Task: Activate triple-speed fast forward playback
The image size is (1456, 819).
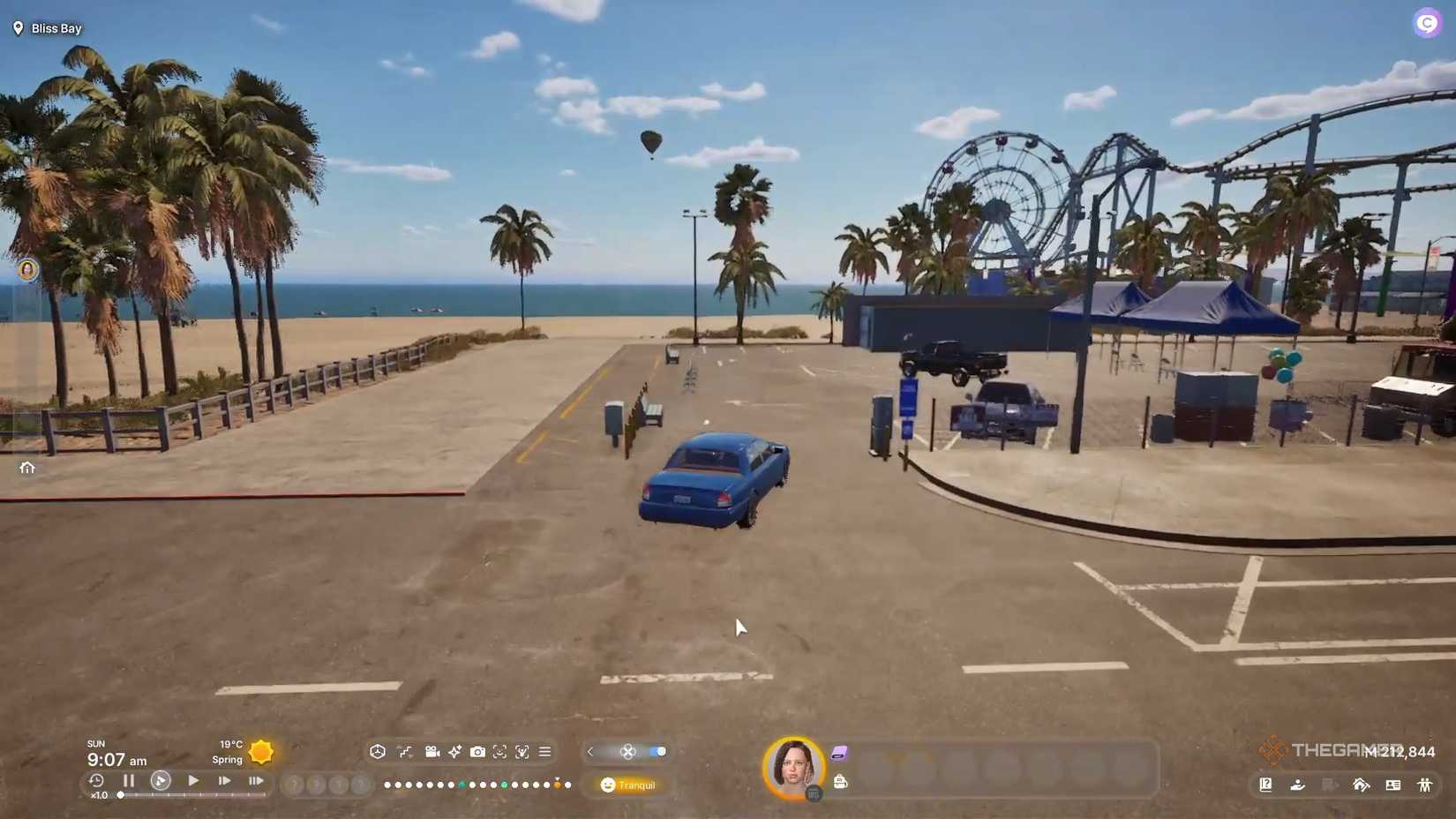Action: (x=256, y=780)
